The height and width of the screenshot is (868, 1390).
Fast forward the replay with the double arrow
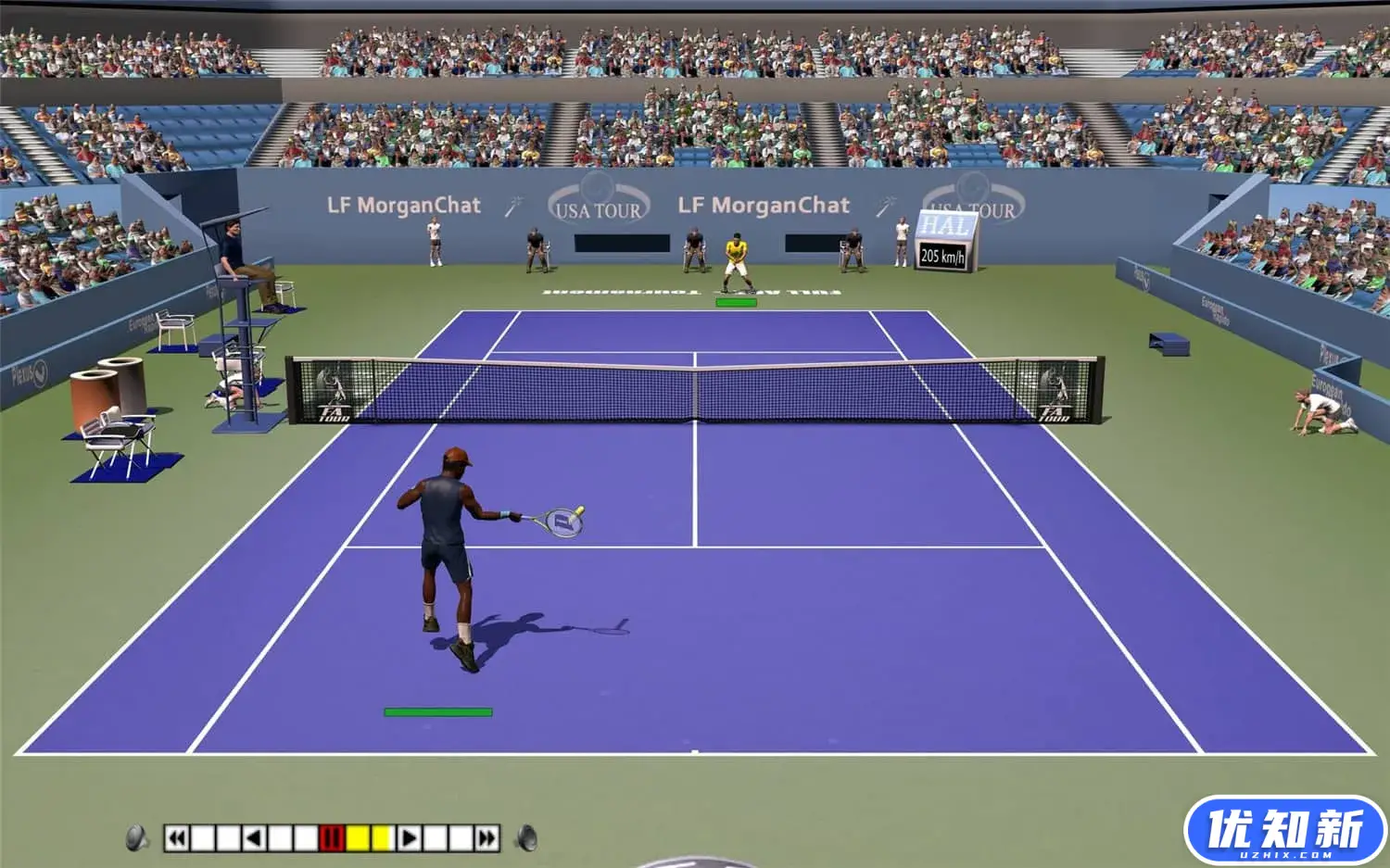[486, 838]
